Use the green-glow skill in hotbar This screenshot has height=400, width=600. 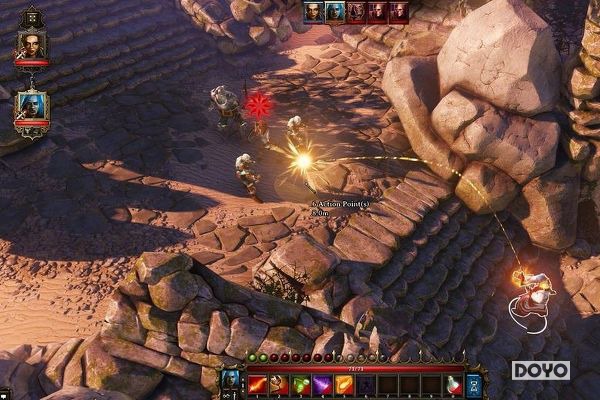point(300,383)
